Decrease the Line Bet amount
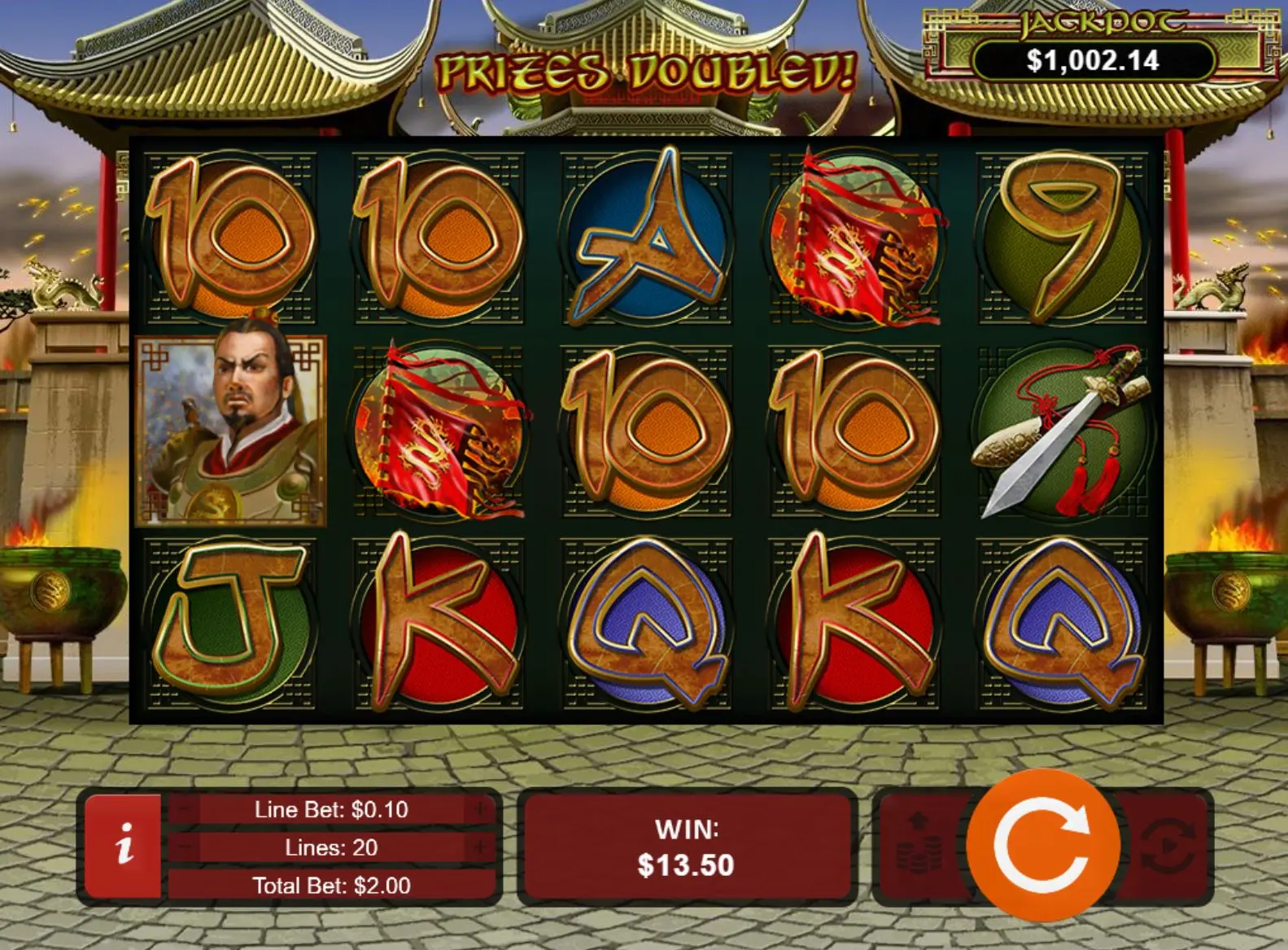The width and height of the screenshot is (1288, 950). [x=185, y=809]
